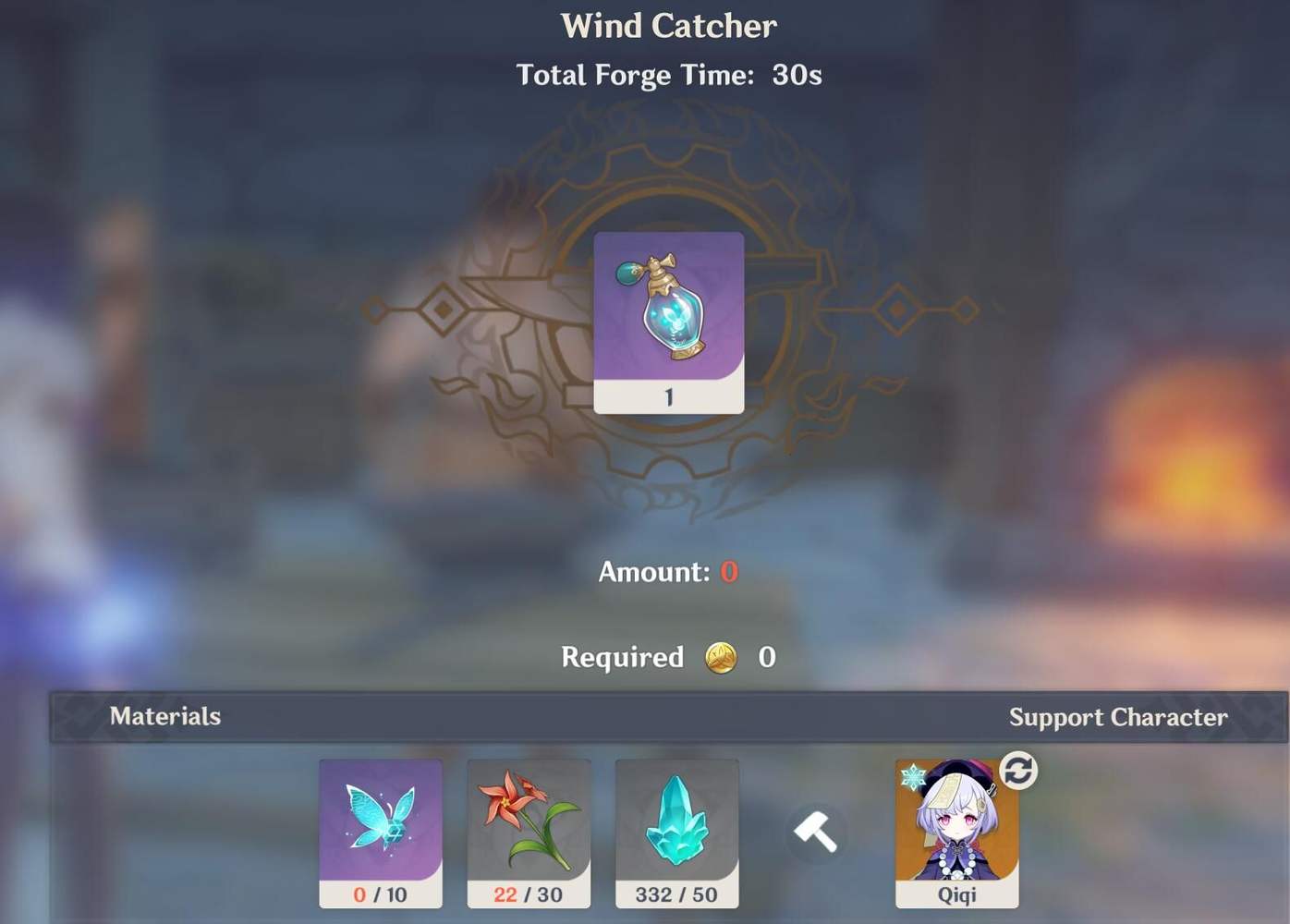
Task: Click the red 0 amount value
Action: 726,572
